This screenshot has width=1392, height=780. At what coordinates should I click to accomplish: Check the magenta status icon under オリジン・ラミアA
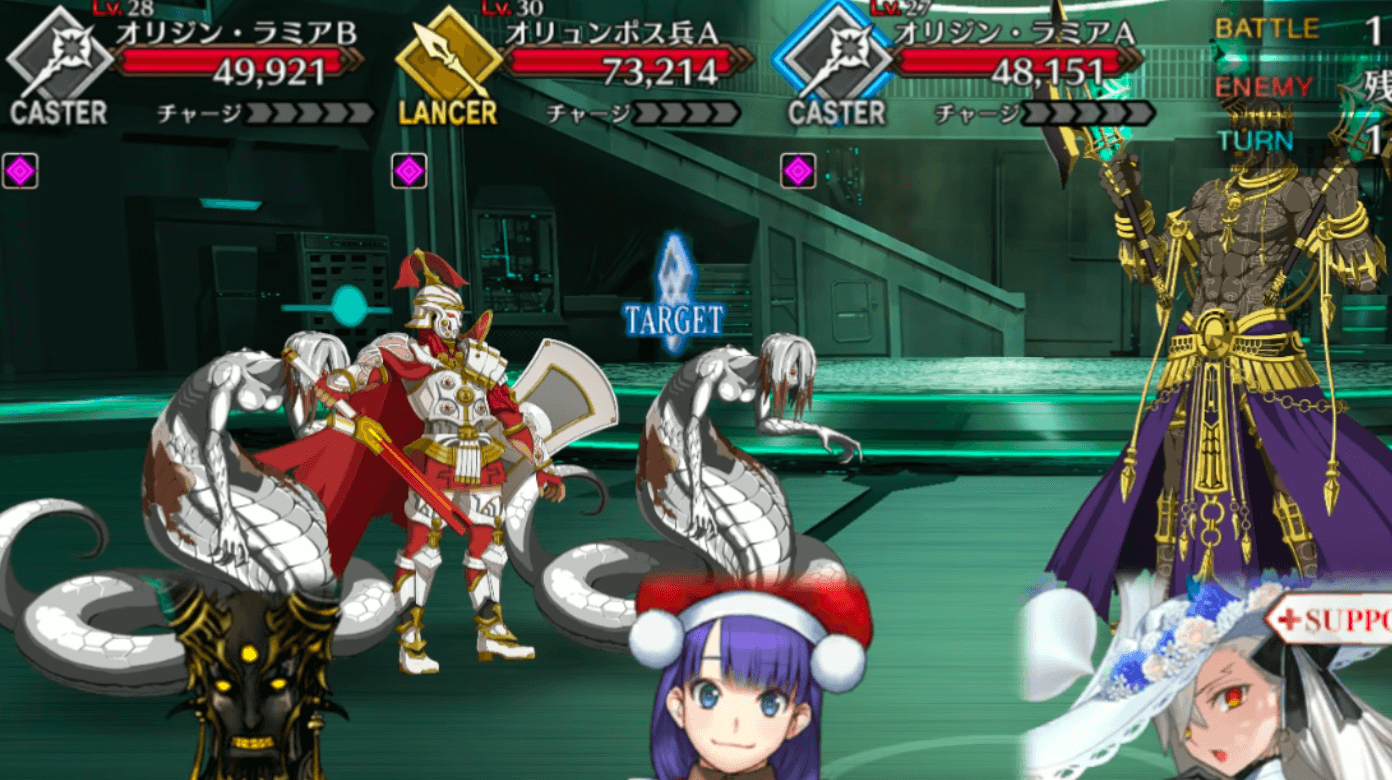point(798,171)
